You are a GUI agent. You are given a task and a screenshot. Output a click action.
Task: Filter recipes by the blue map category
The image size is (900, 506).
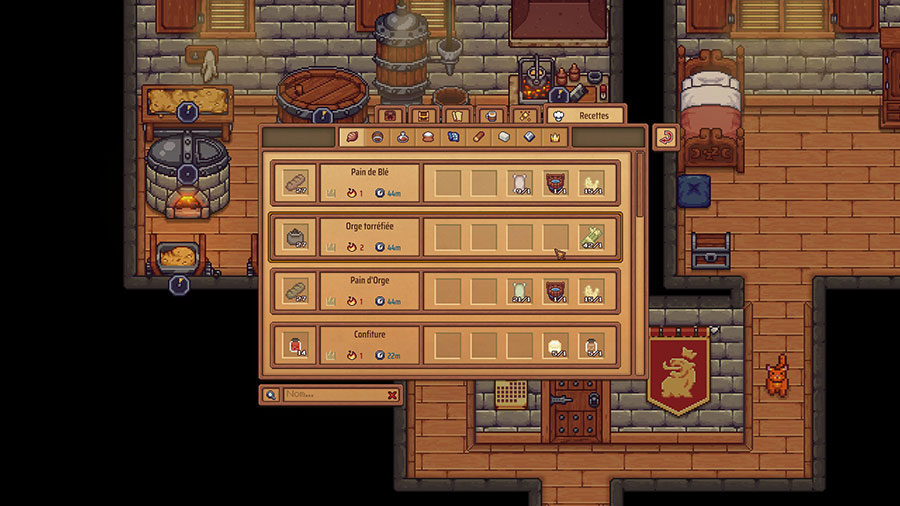pyautogui.click(x=453, y=137)
